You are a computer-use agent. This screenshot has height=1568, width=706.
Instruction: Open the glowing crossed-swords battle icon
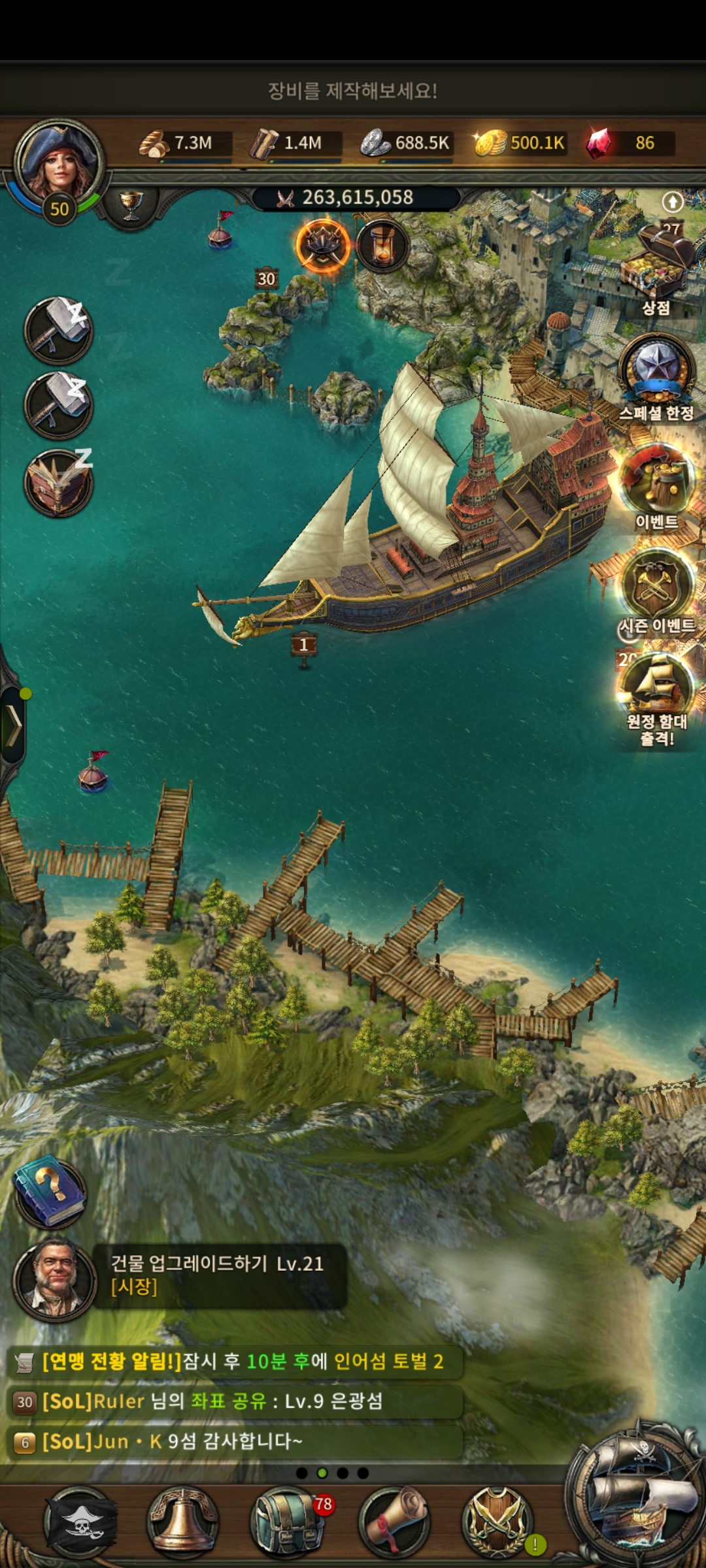point(323,246)
